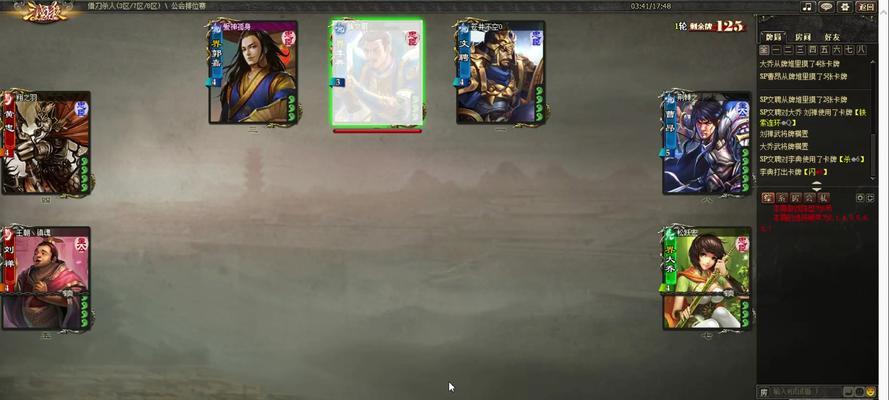The image size is (889, 400).
Task: Select the 大乔 general card
Action: pos(706,278)
